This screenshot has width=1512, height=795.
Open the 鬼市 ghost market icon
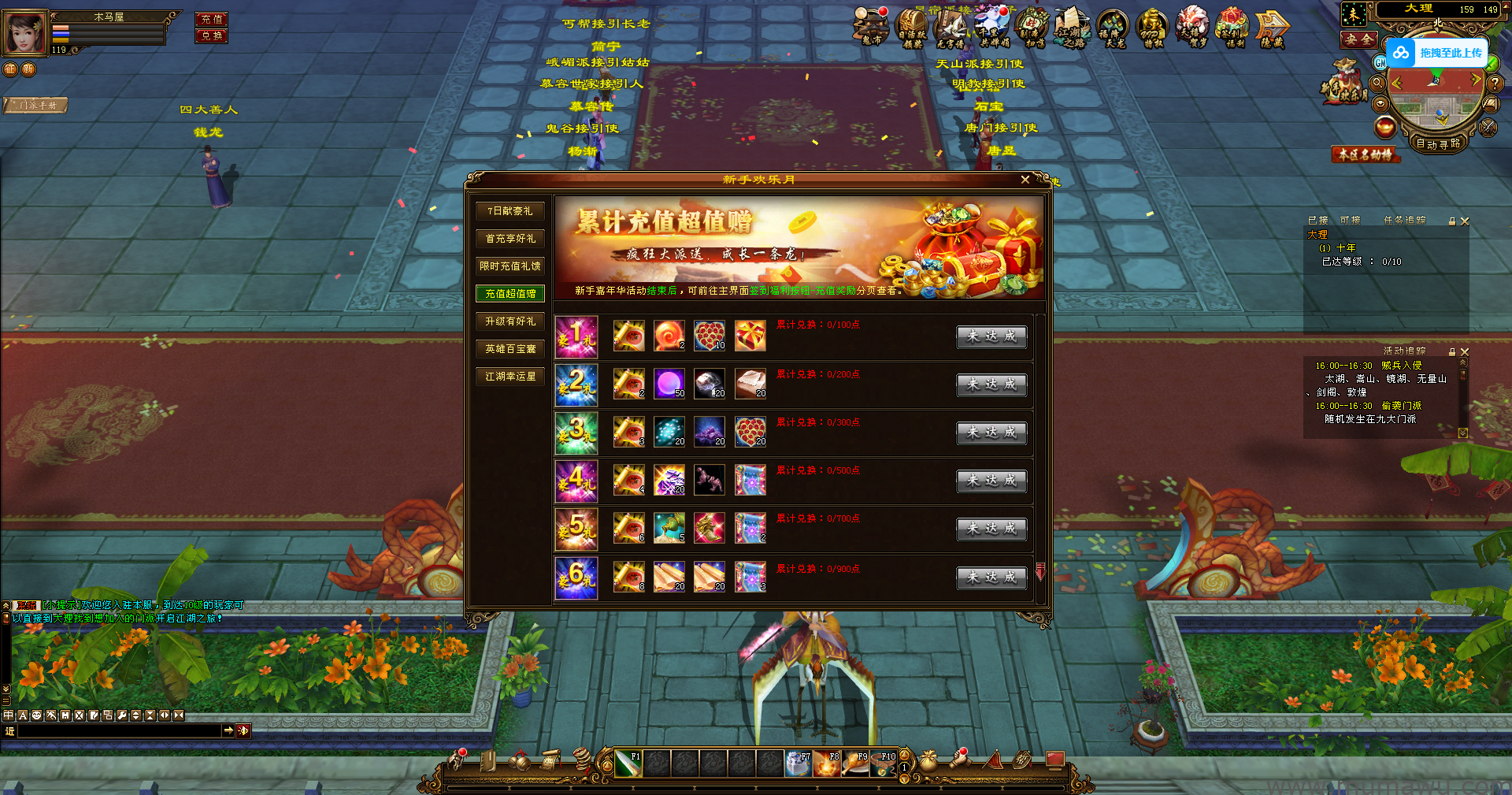point(871,27)
